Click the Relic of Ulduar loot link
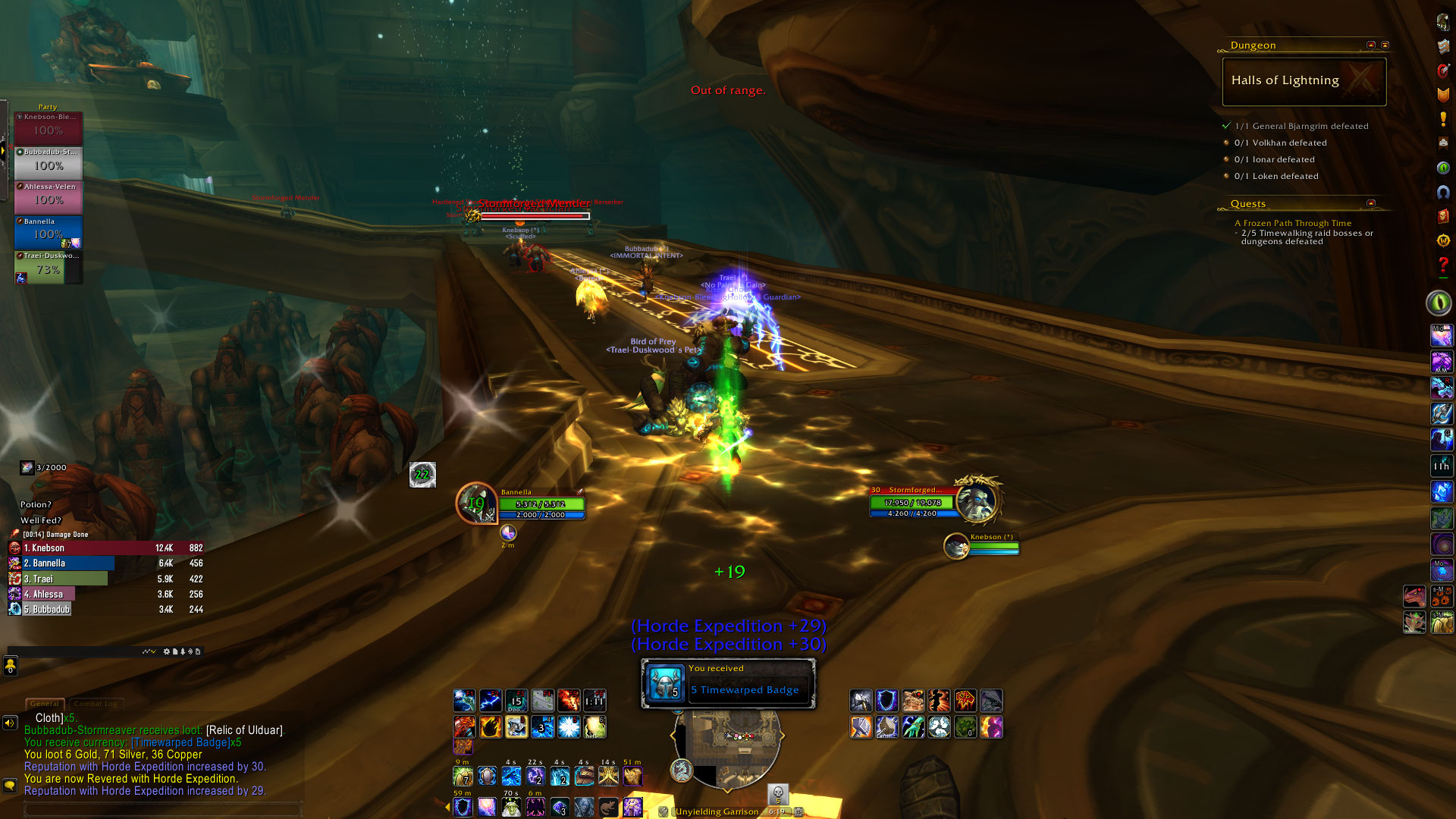Screen dimensions: 1456x819 (x=244, y=730)
